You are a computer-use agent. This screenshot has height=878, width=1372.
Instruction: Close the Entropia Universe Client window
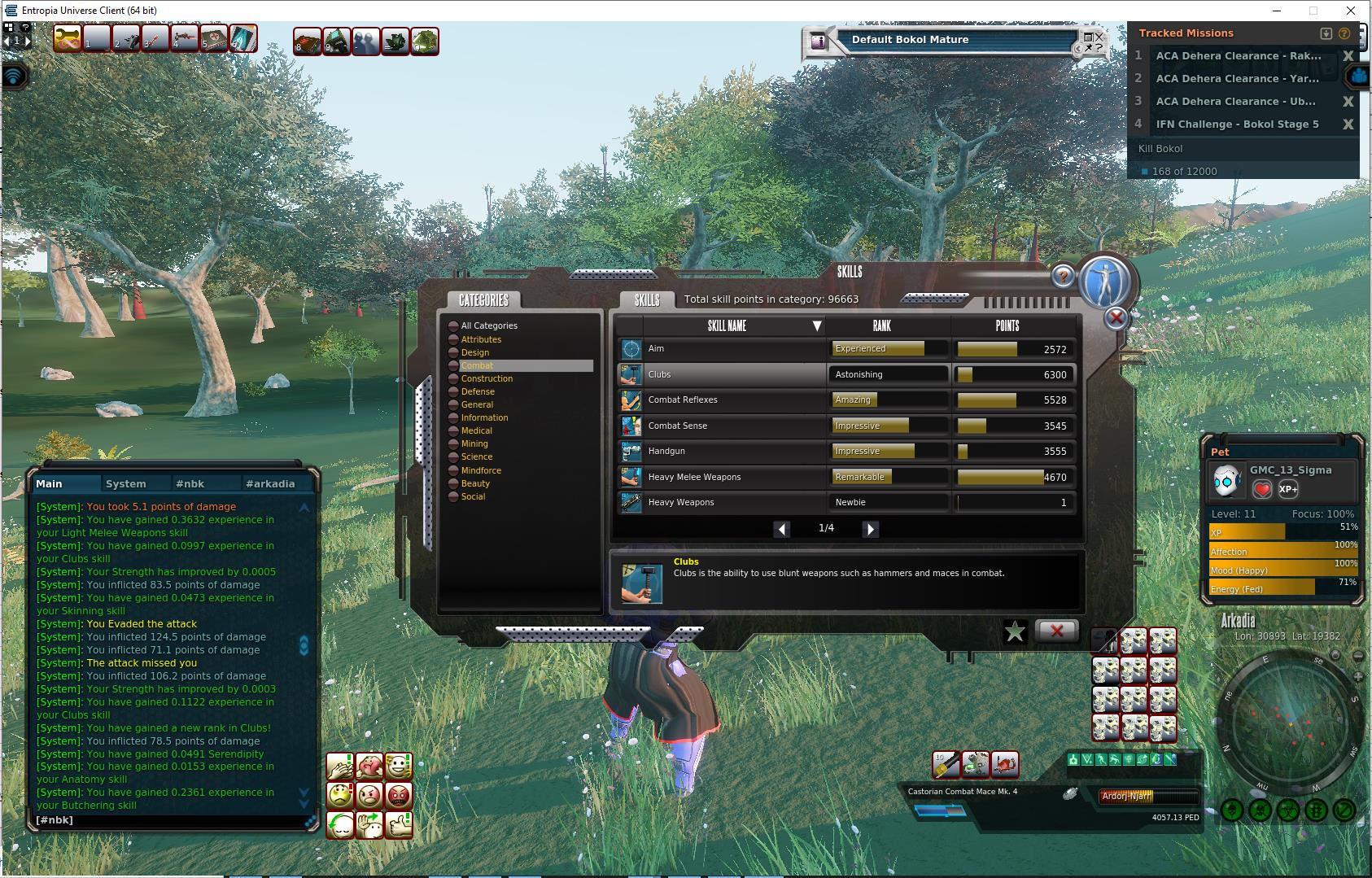coord(1351,11)
